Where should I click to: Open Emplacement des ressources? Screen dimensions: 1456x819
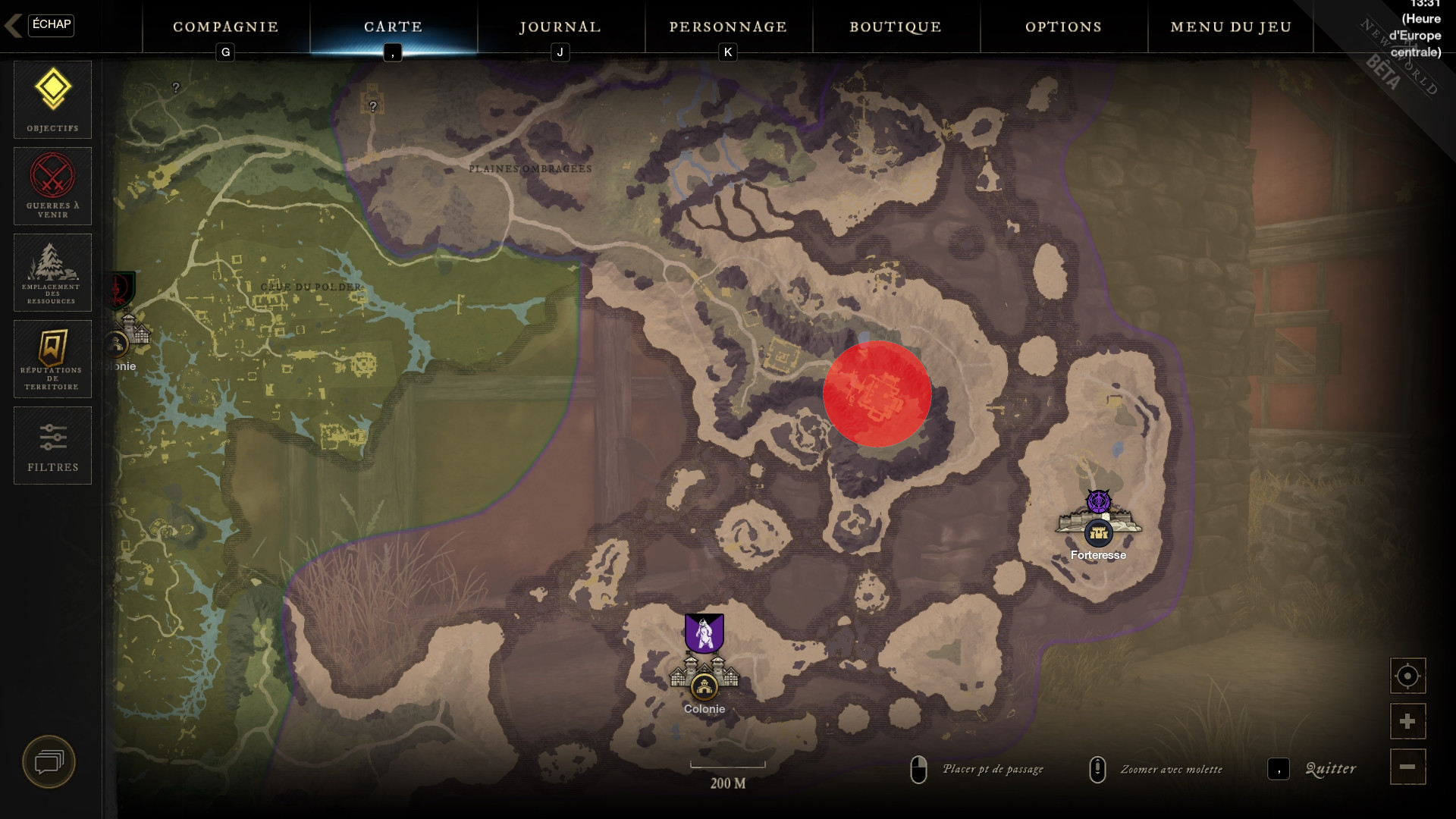pos(52,271)
